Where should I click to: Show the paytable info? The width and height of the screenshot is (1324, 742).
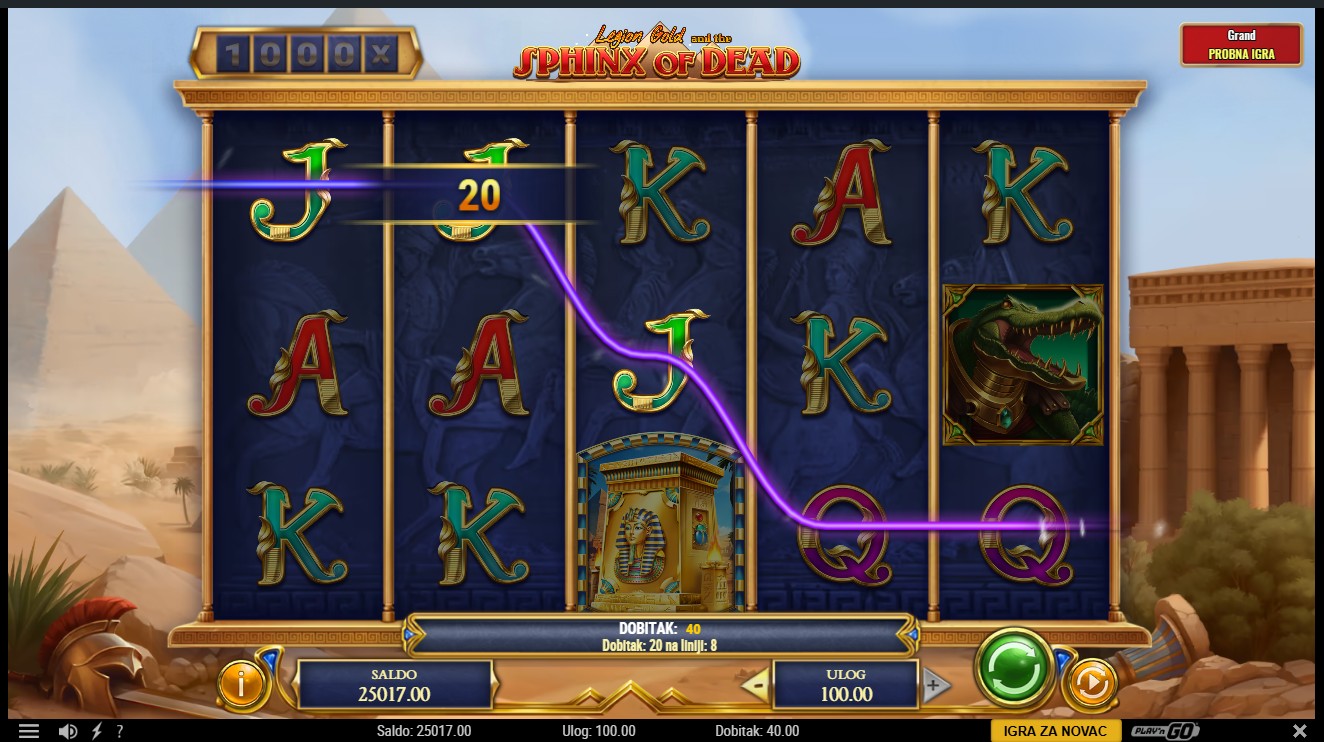(x=243, y=684)
